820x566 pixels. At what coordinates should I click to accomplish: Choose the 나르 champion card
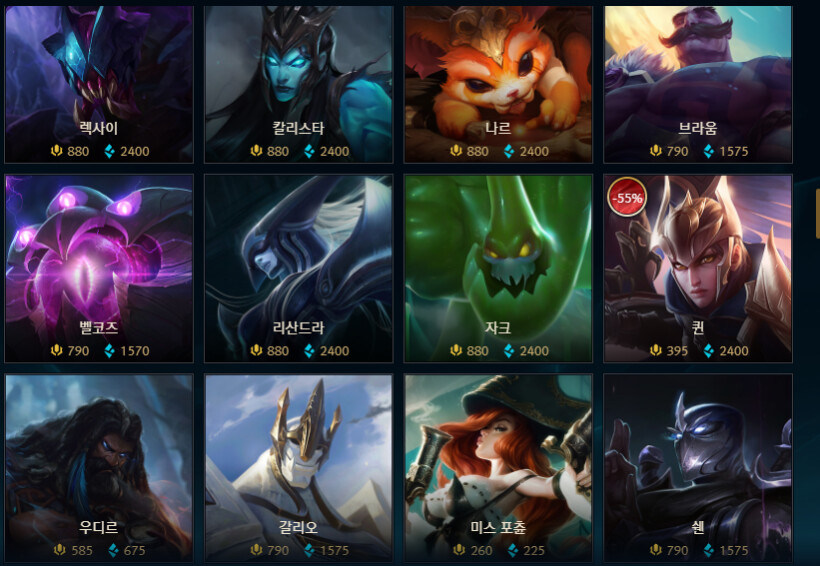click(498, 85)
